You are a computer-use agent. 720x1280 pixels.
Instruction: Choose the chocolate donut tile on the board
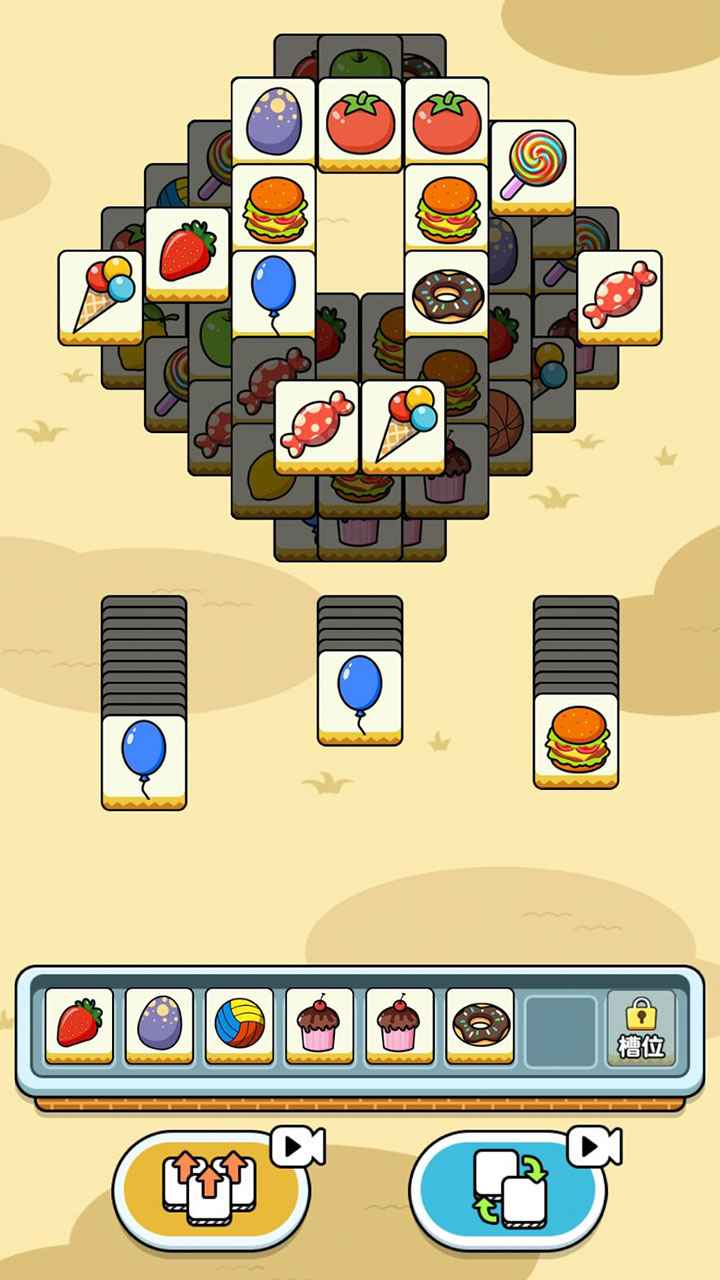(x=446, y=293)
